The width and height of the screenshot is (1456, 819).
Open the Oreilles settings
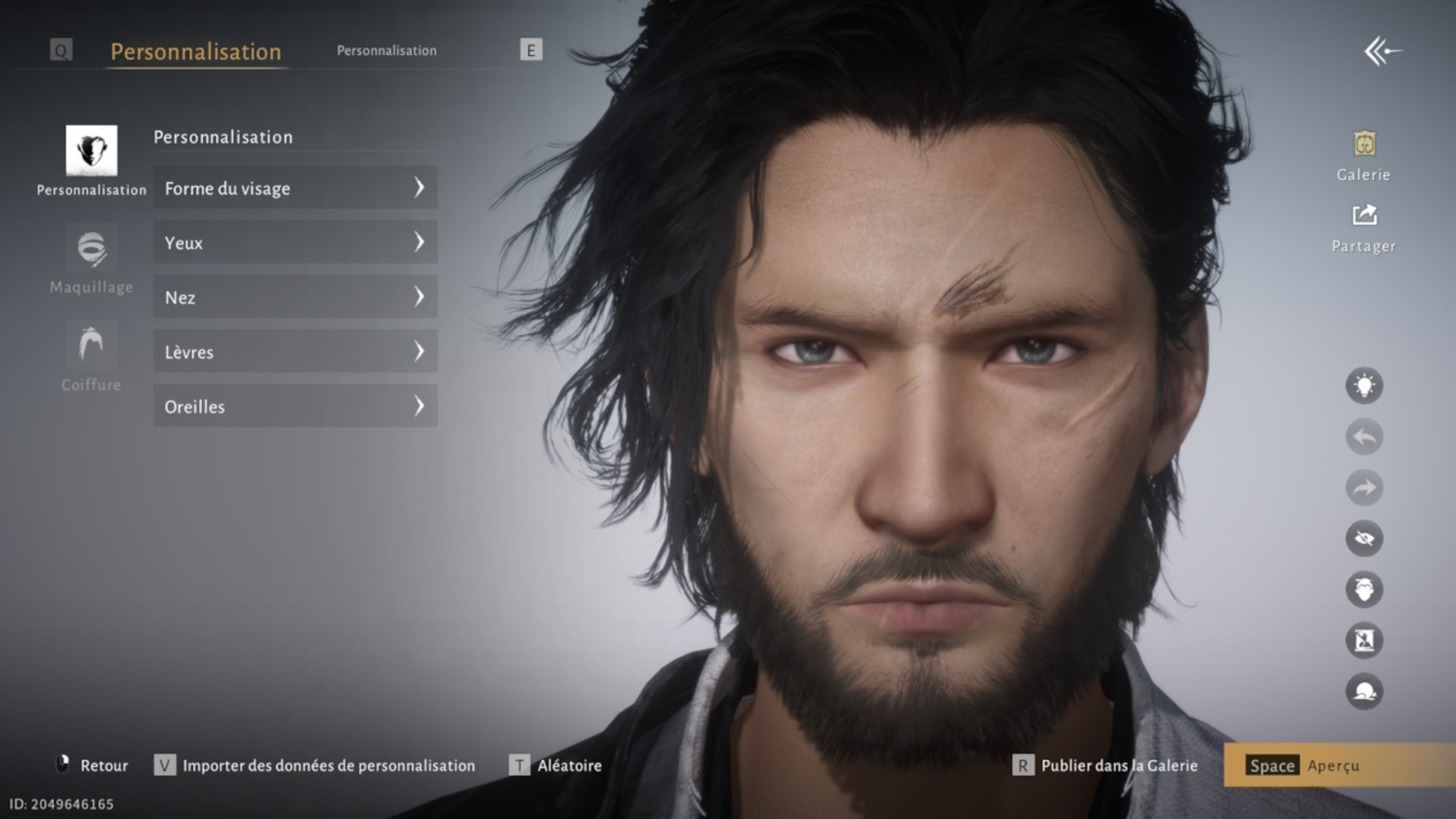(295, 406)
